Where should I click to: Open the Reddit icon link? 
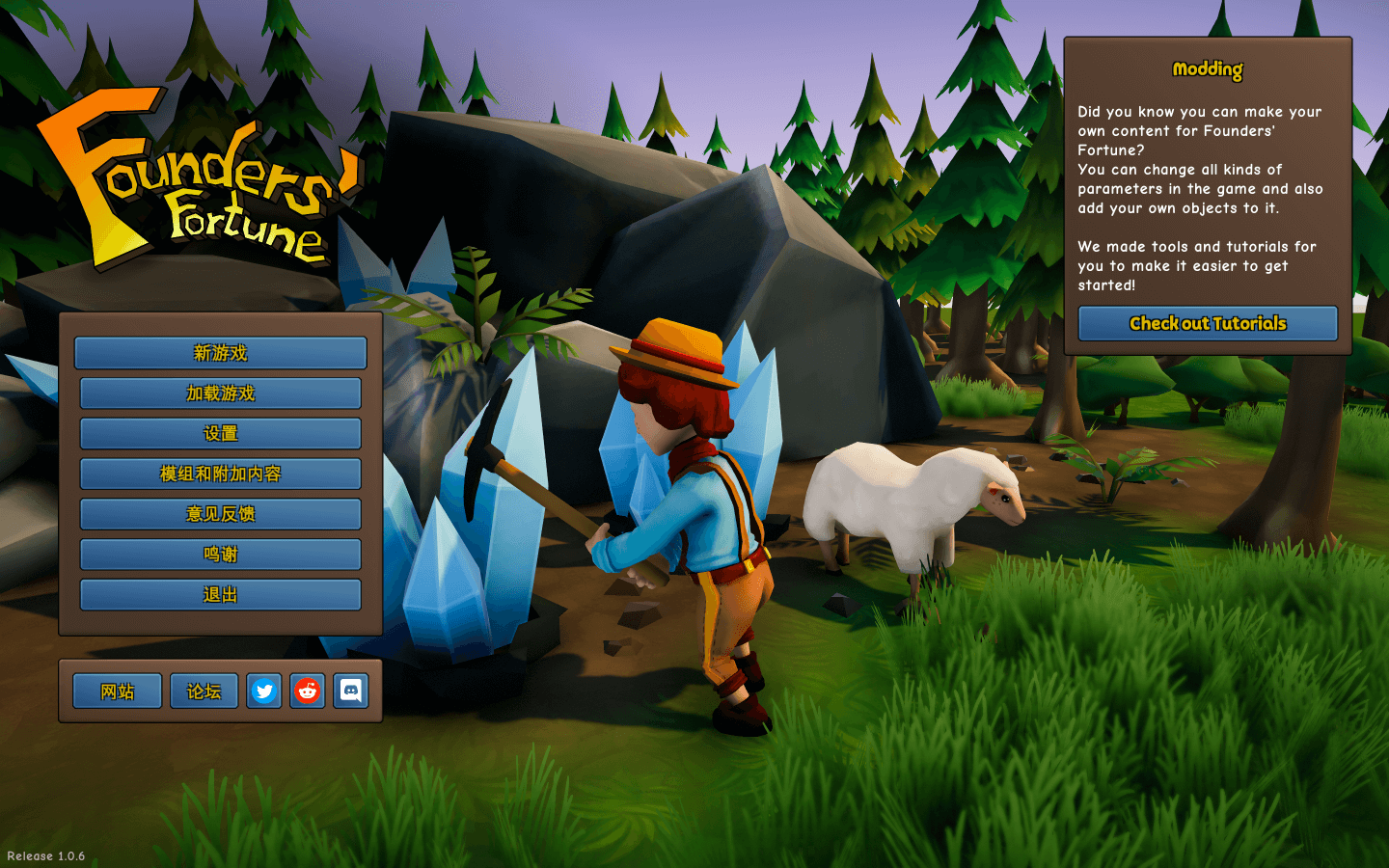pyautogui.click(x=308, y=692)
